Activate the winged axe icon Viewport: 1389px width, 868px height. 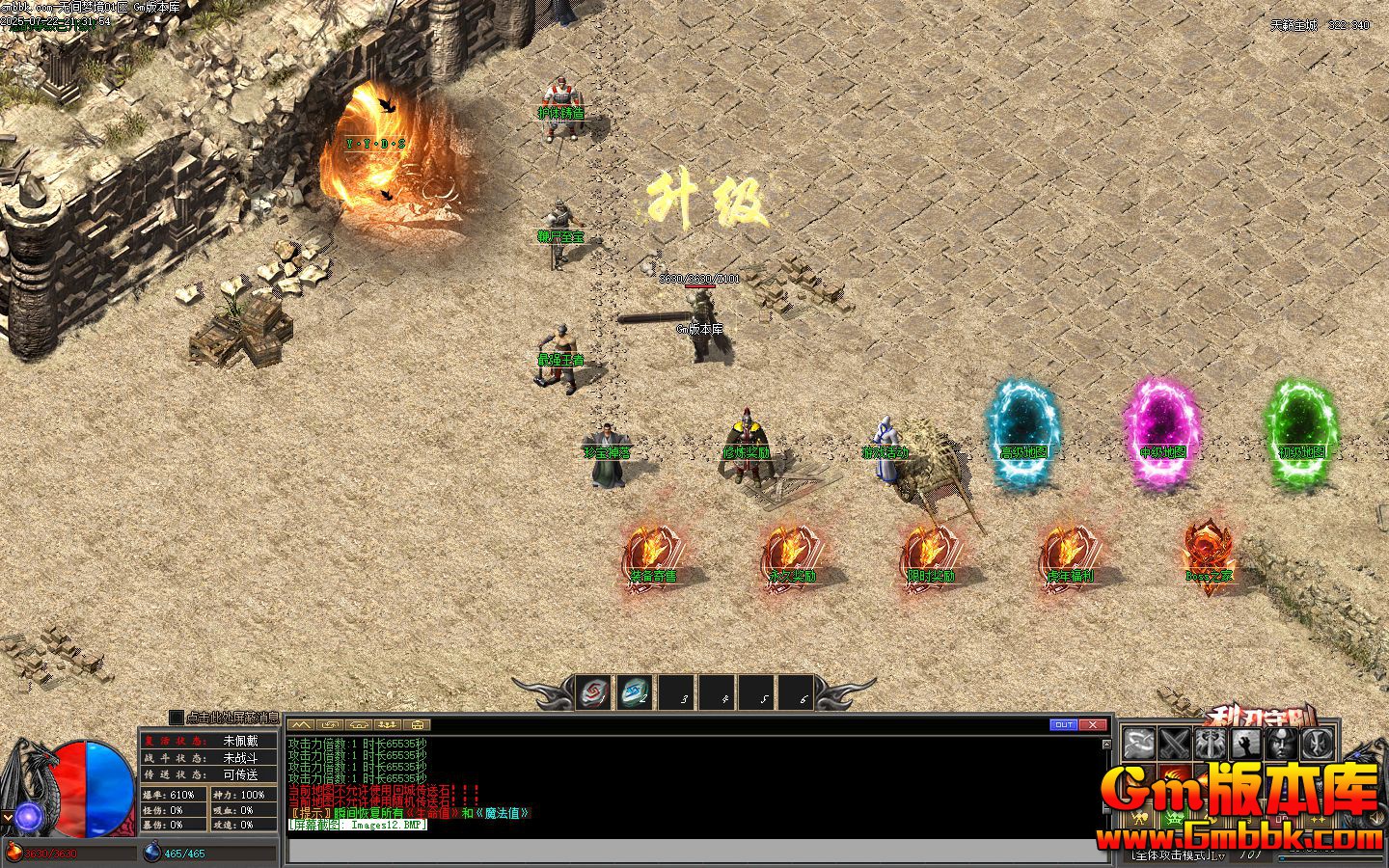click(x=1210, y=744)
